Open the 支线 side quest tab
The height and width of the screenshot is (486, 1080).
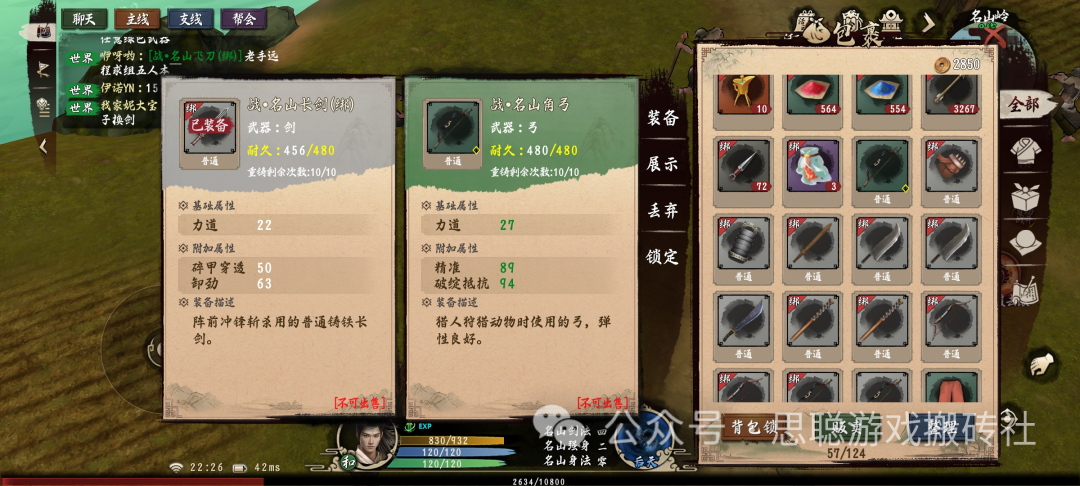(x=189, y=18)
